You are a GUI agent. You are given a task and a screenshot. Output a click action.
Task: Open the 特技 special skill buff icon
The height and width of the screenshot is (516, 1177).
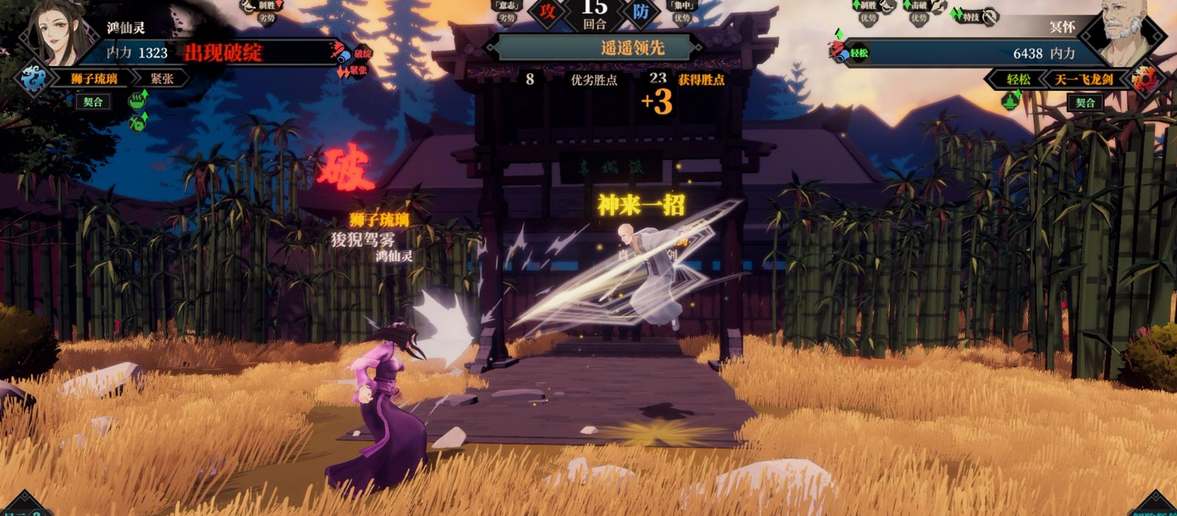click(976, 16)
